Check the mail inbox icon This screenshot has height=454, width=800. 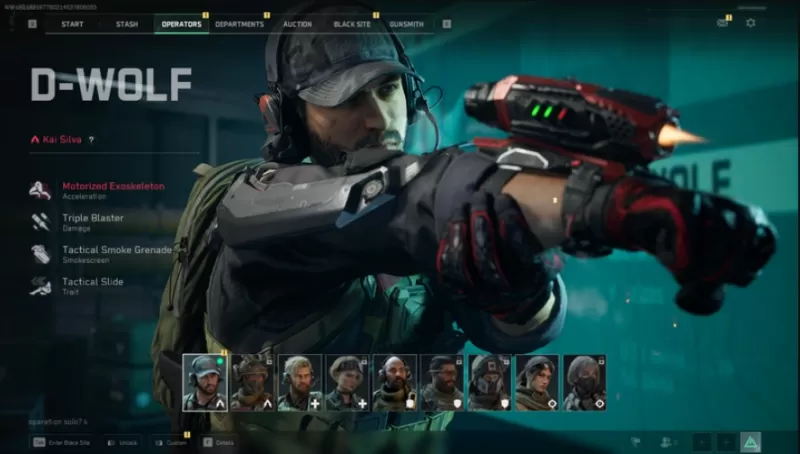722,22
